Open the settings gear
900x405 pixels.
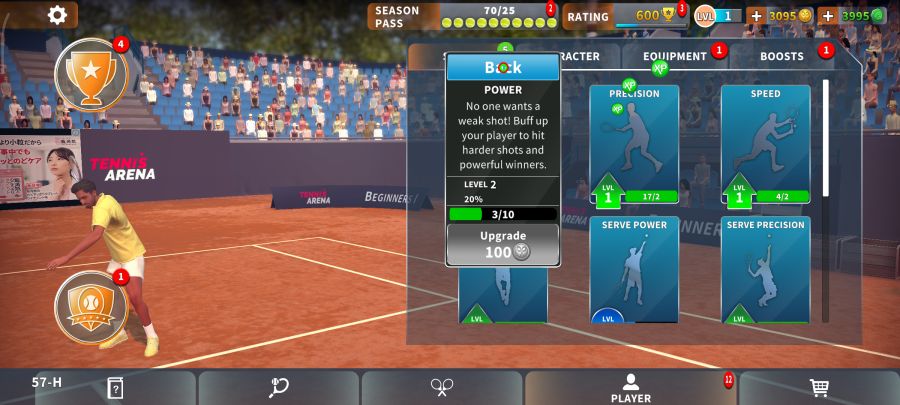[x=58, y=15]
